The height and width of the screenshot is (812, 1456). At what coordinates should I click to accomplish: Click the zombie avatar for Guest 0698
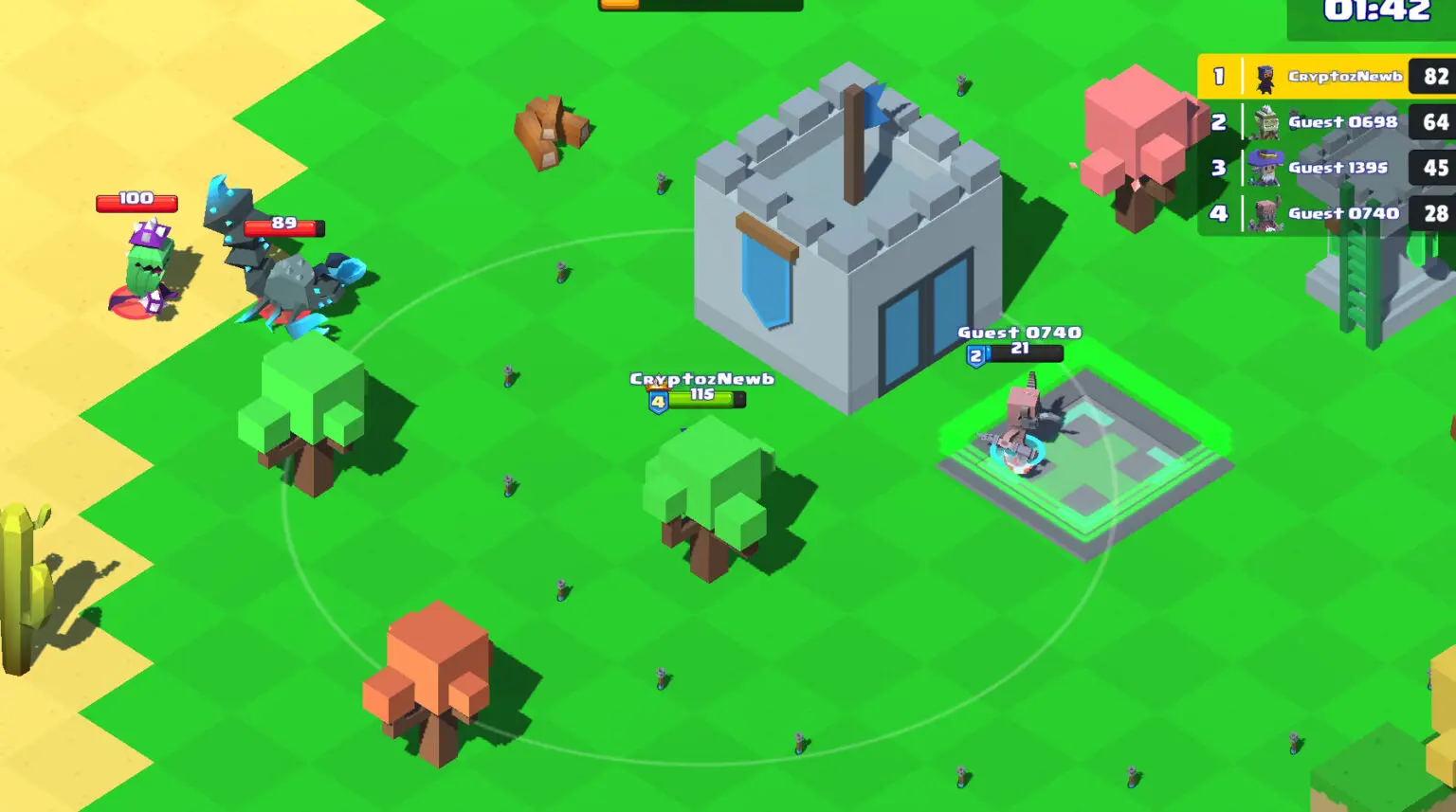click(x=1265, y=121)
